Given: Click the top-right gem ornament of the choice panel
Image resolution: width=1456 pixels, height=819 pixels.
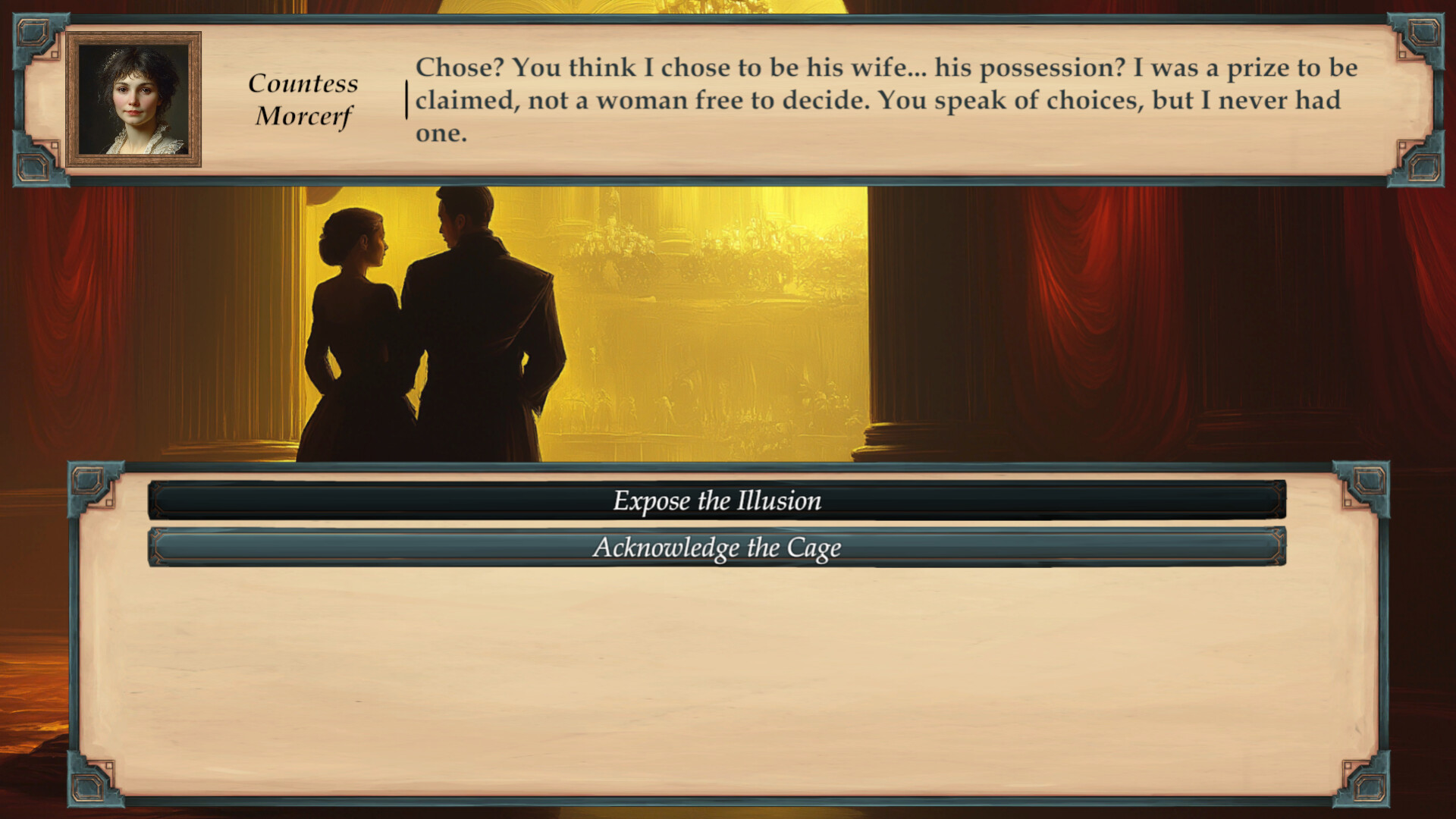Looking at the screenshot, I should (1370, 481).
